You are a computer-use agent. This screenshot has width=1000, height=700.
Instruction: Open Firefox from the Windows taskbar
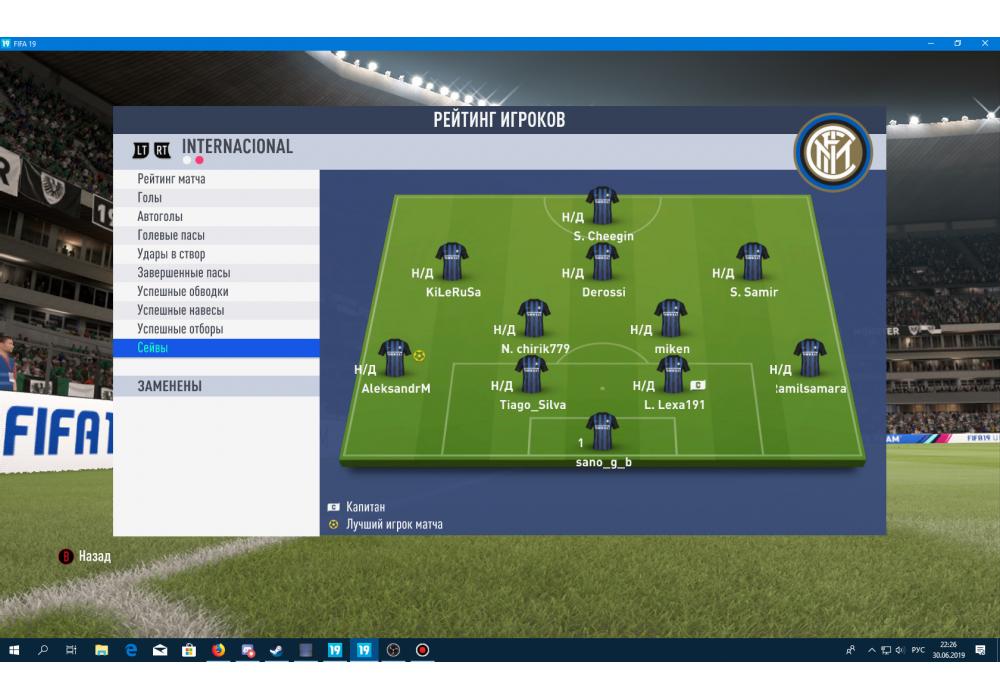pos(218,650)
